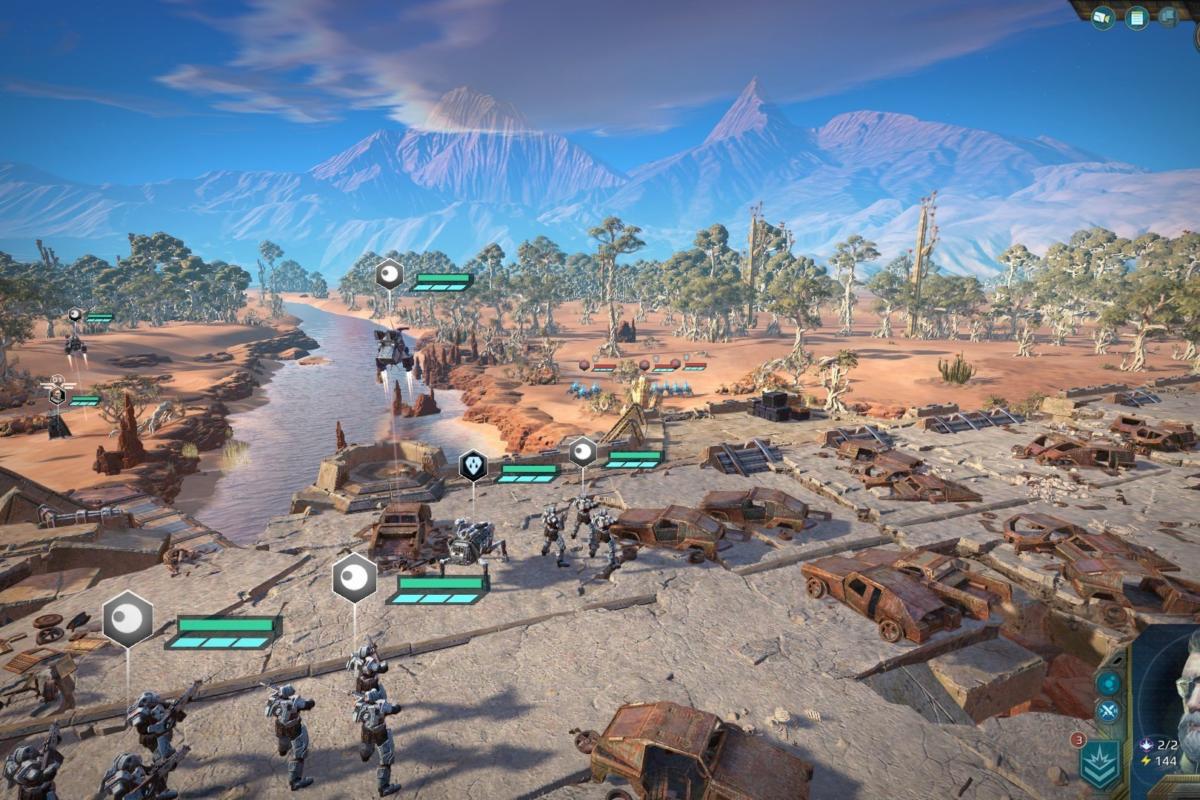The height and width of the screenshot is (800, 1200).
Task: Toggle the camera view icon
Action: (x=1103, y=17)
